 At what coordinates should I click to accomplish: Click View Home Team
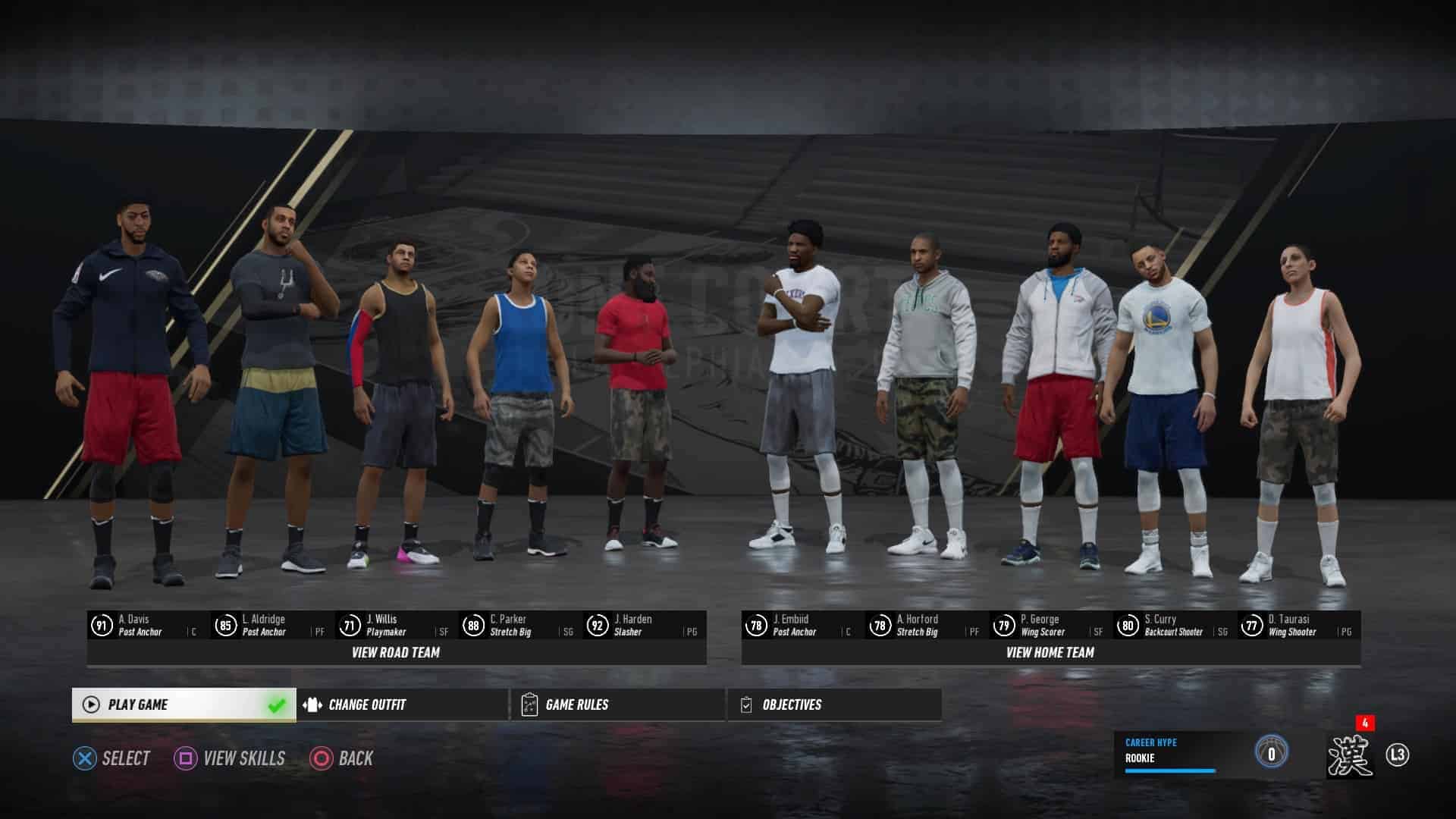1050,652
